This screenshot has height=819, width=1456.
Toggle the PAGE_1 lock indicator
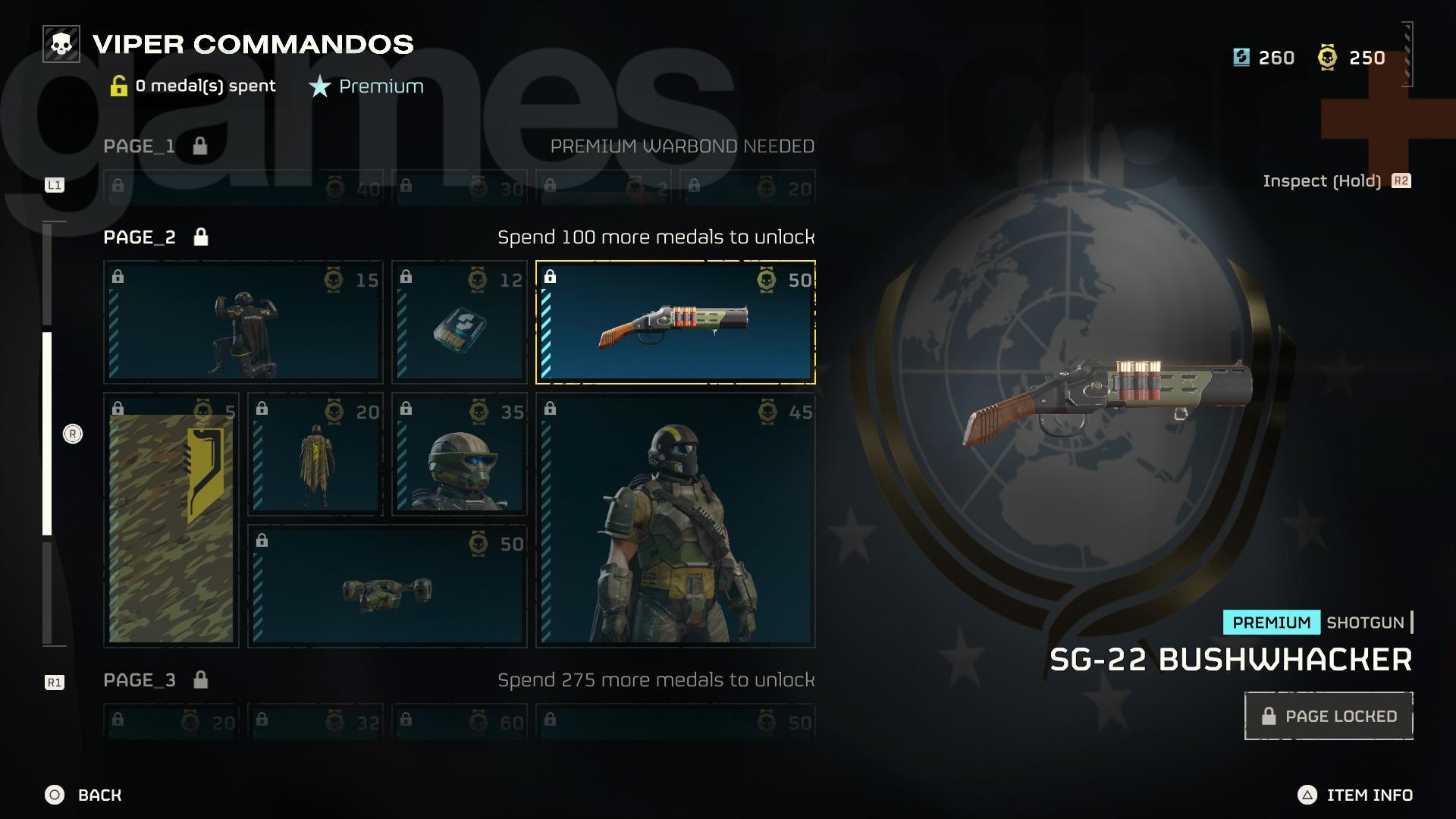tap(200, 146)
